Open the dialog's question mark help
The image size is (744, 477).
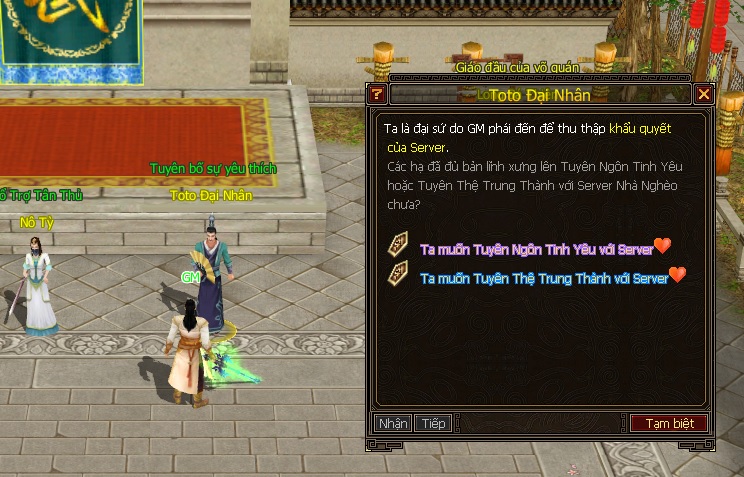(377, 95)
